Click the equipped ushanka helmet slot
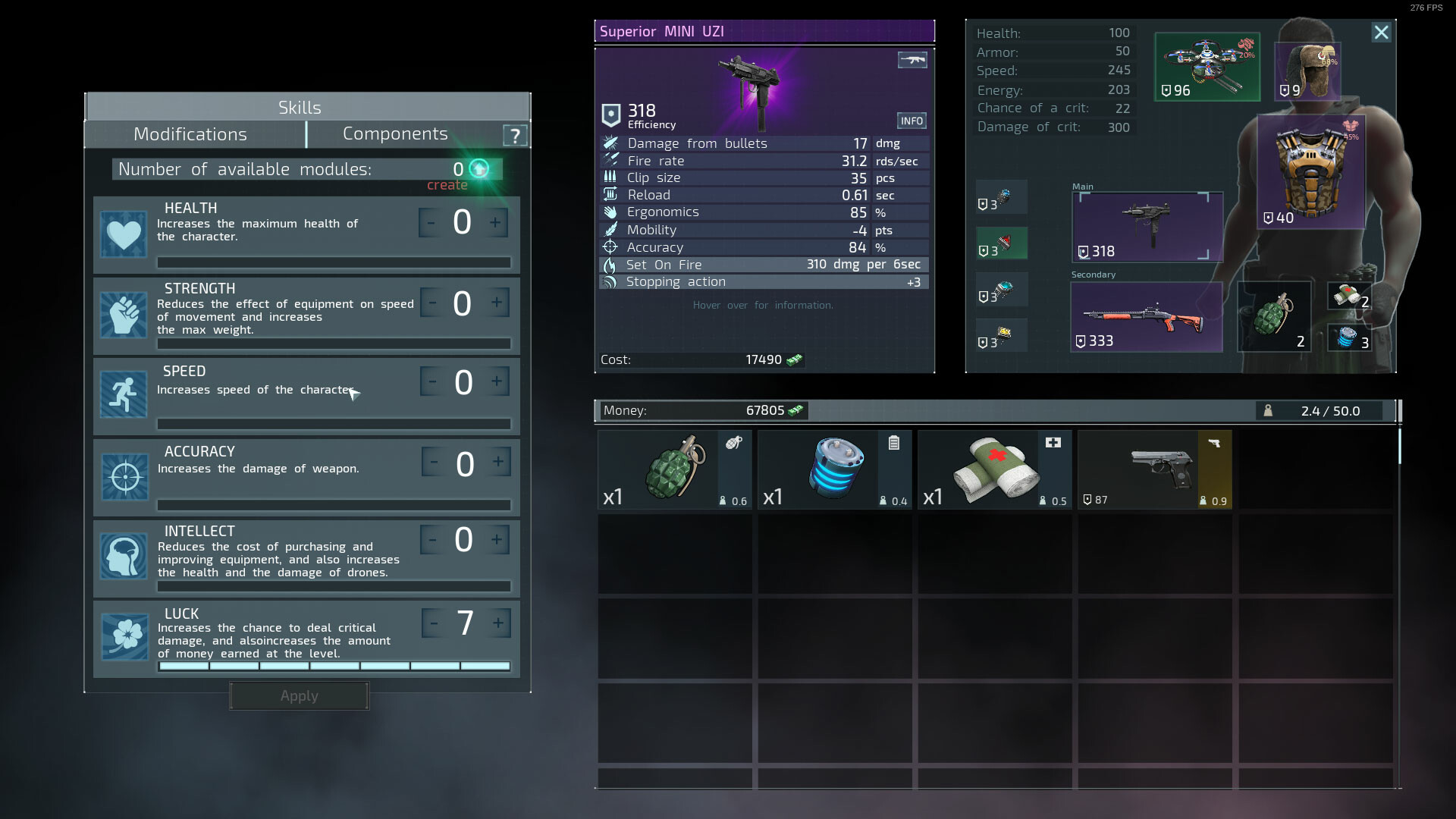 pos(1306,71)
